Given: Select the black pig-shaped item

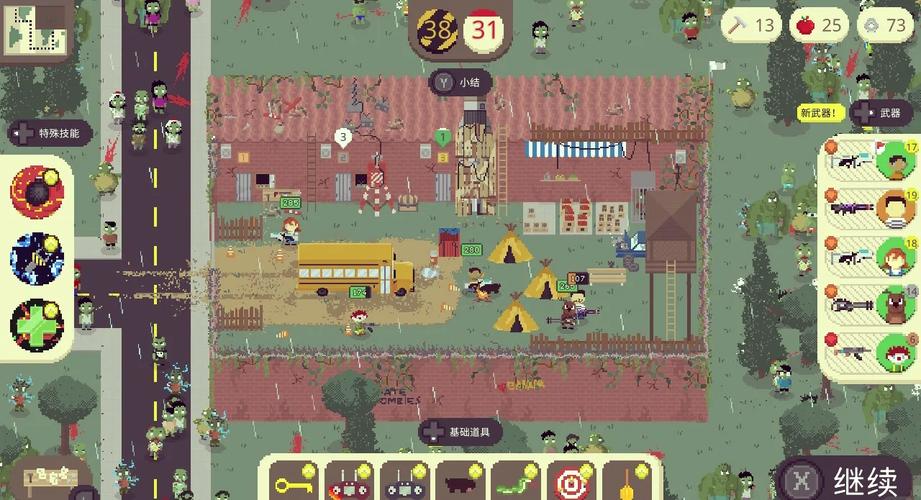Looking at the screenshot, I should (x=459, y=484).
